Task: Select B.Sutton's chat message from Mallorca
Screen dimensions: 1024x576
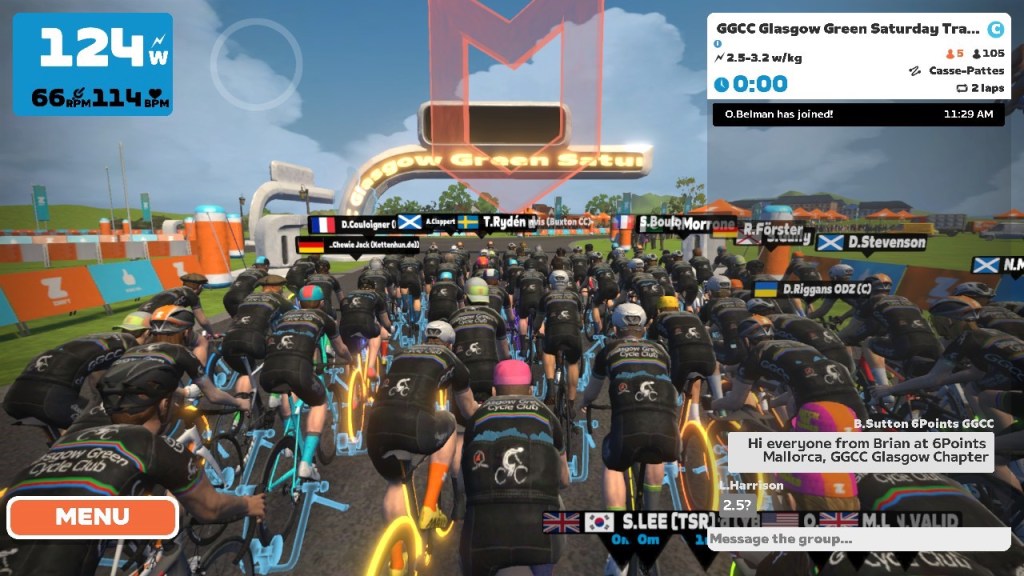Action: pyautogui.click(x=868, y=450)
